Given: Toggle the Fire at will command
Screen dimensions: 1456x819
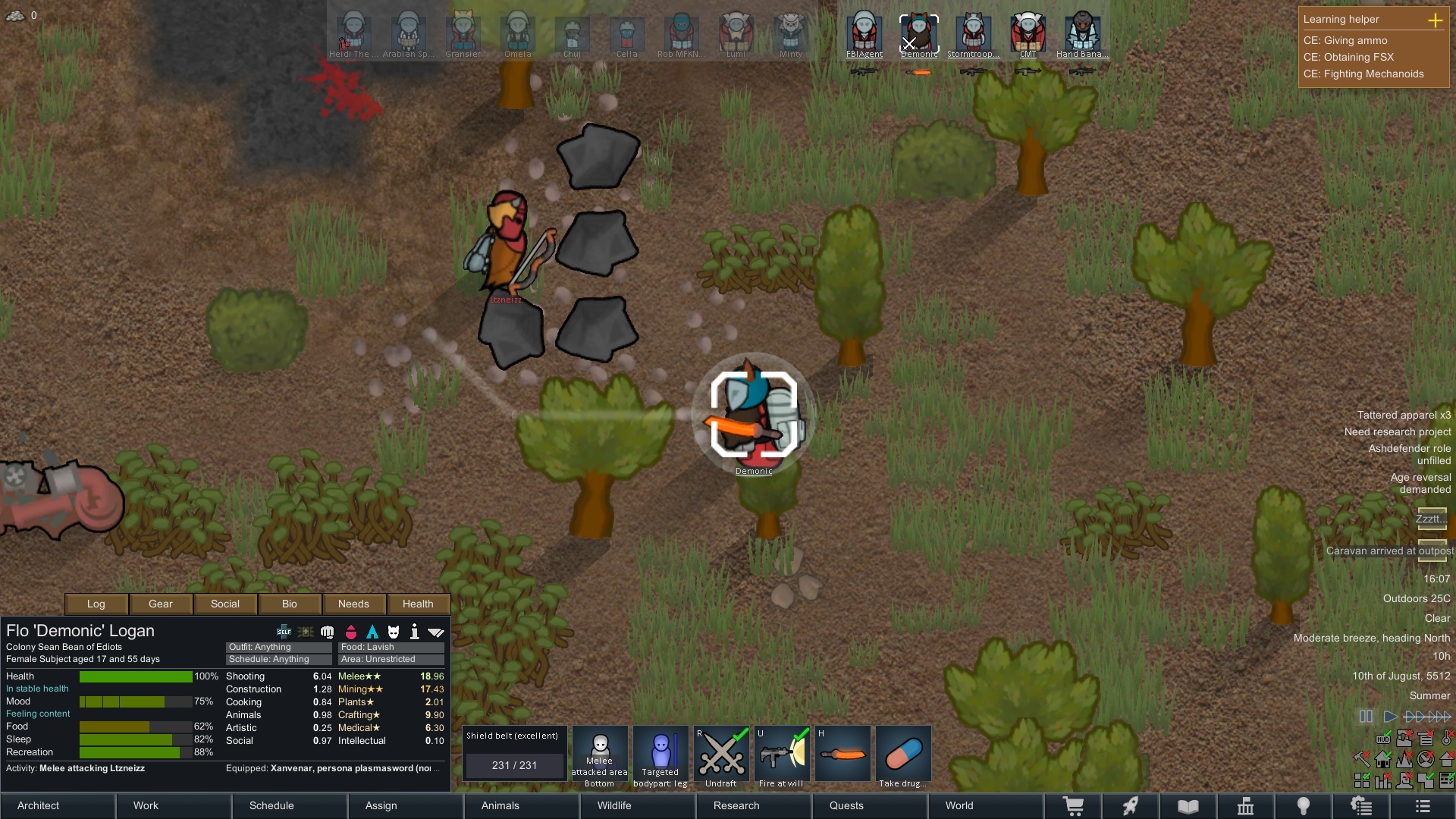Looking at the screenshot, I should pos(781,755).
